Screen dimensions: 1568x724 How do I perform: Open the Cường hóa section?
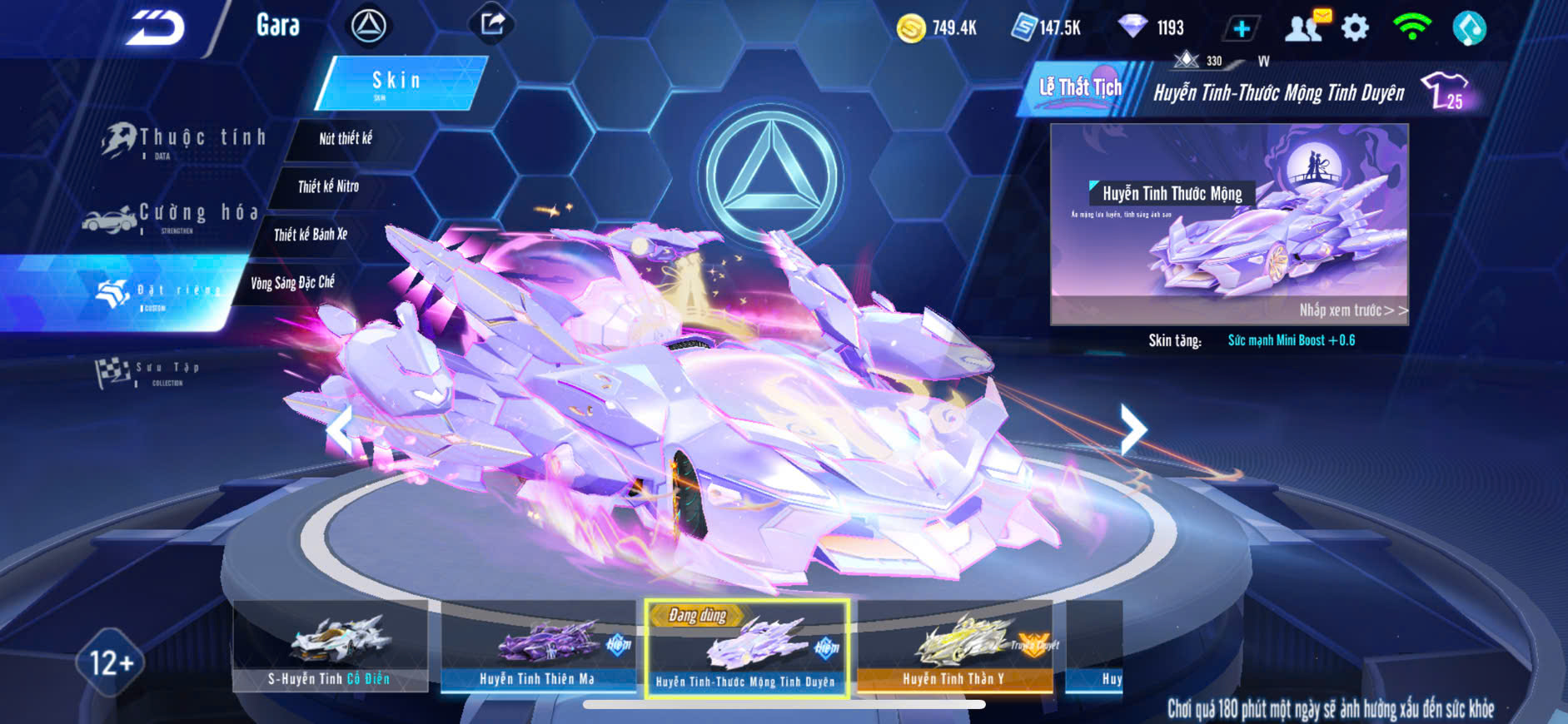[x=172, y=216]
